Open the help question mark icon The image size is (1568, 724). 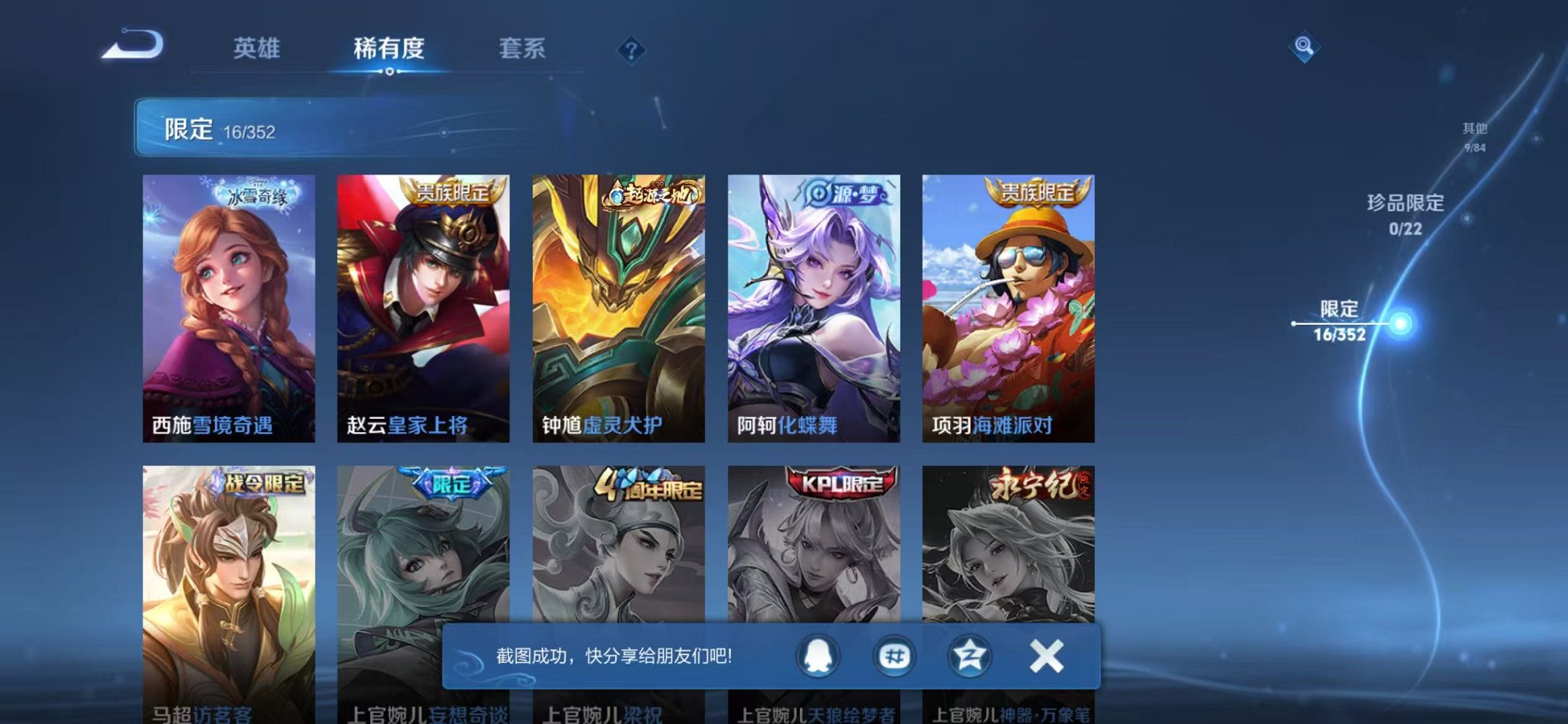(x=631, y=50)
